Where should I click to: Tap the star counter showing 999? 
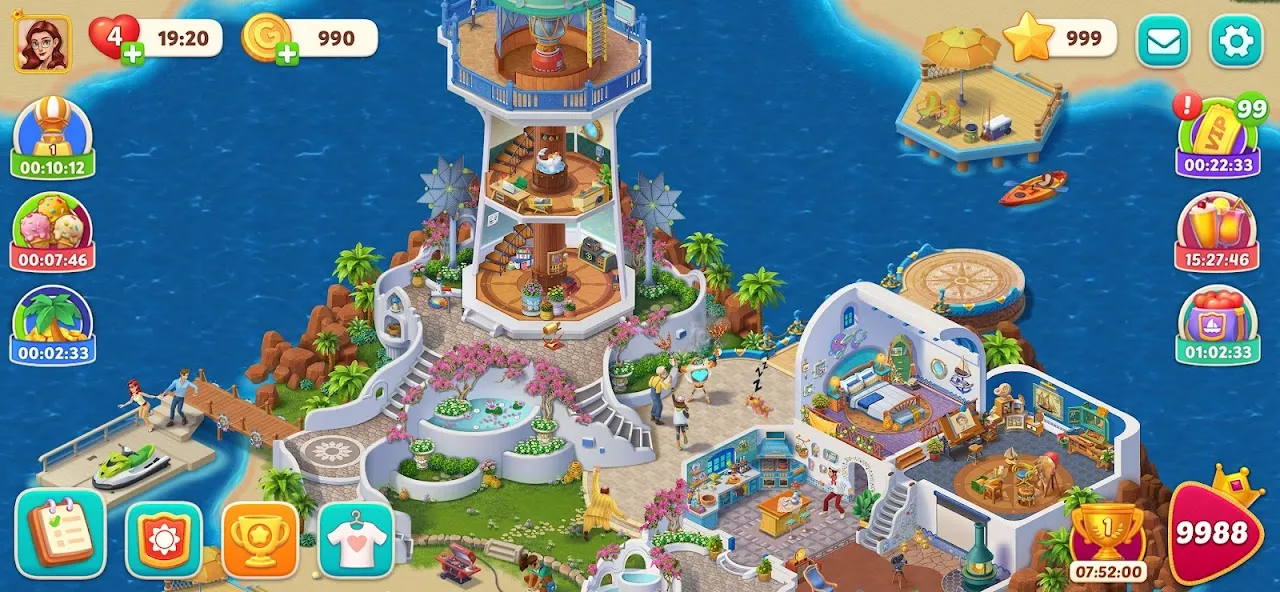tap(1060, 39)
